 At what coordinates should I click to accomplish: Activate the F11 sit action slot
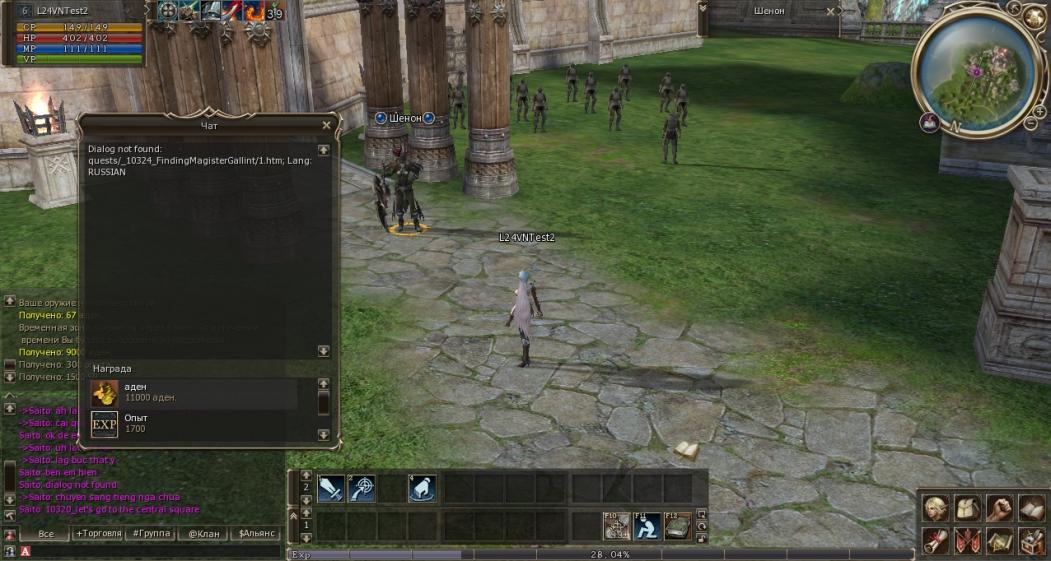[x=646, y=525]
